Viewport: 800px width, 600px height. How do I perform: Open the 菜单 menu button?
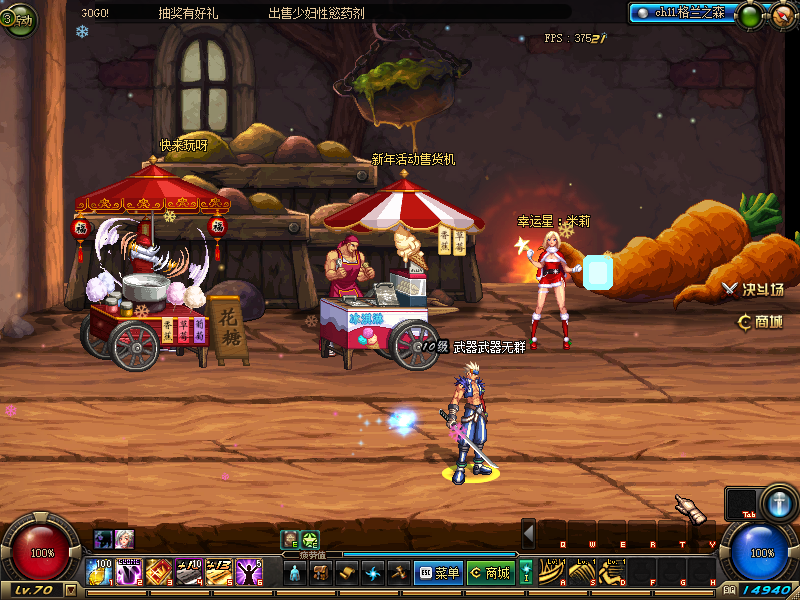438,573
